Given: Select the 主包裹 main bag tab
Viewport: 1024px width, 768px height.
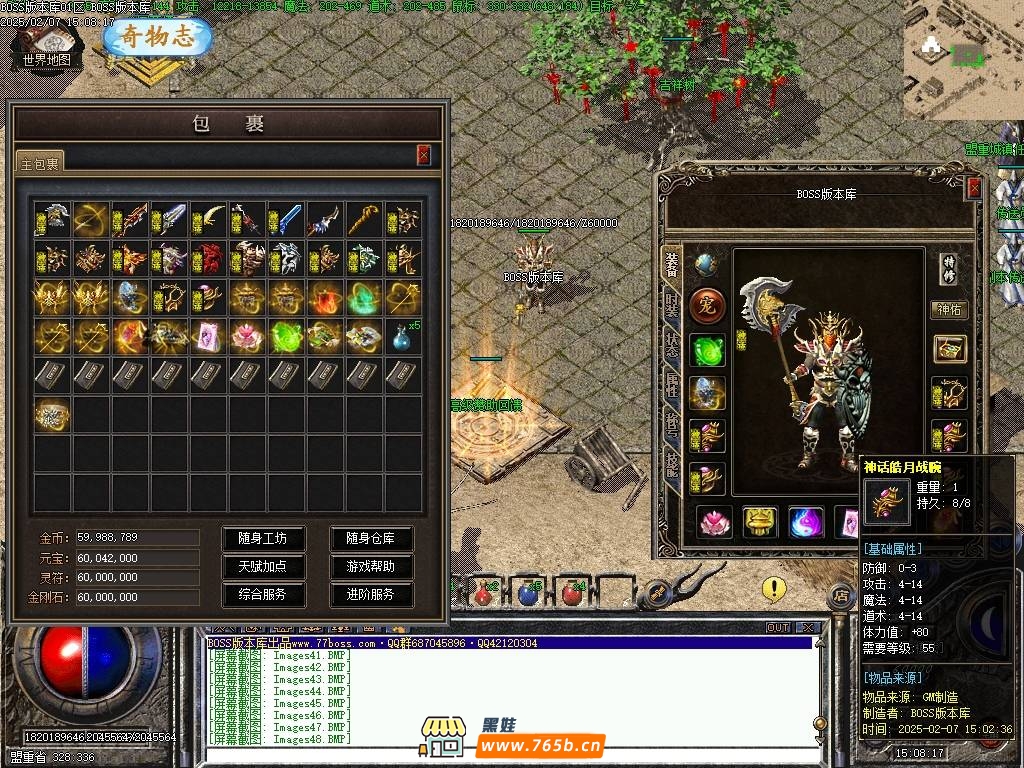Looking at the screenshot, I should tap(40, 162).
